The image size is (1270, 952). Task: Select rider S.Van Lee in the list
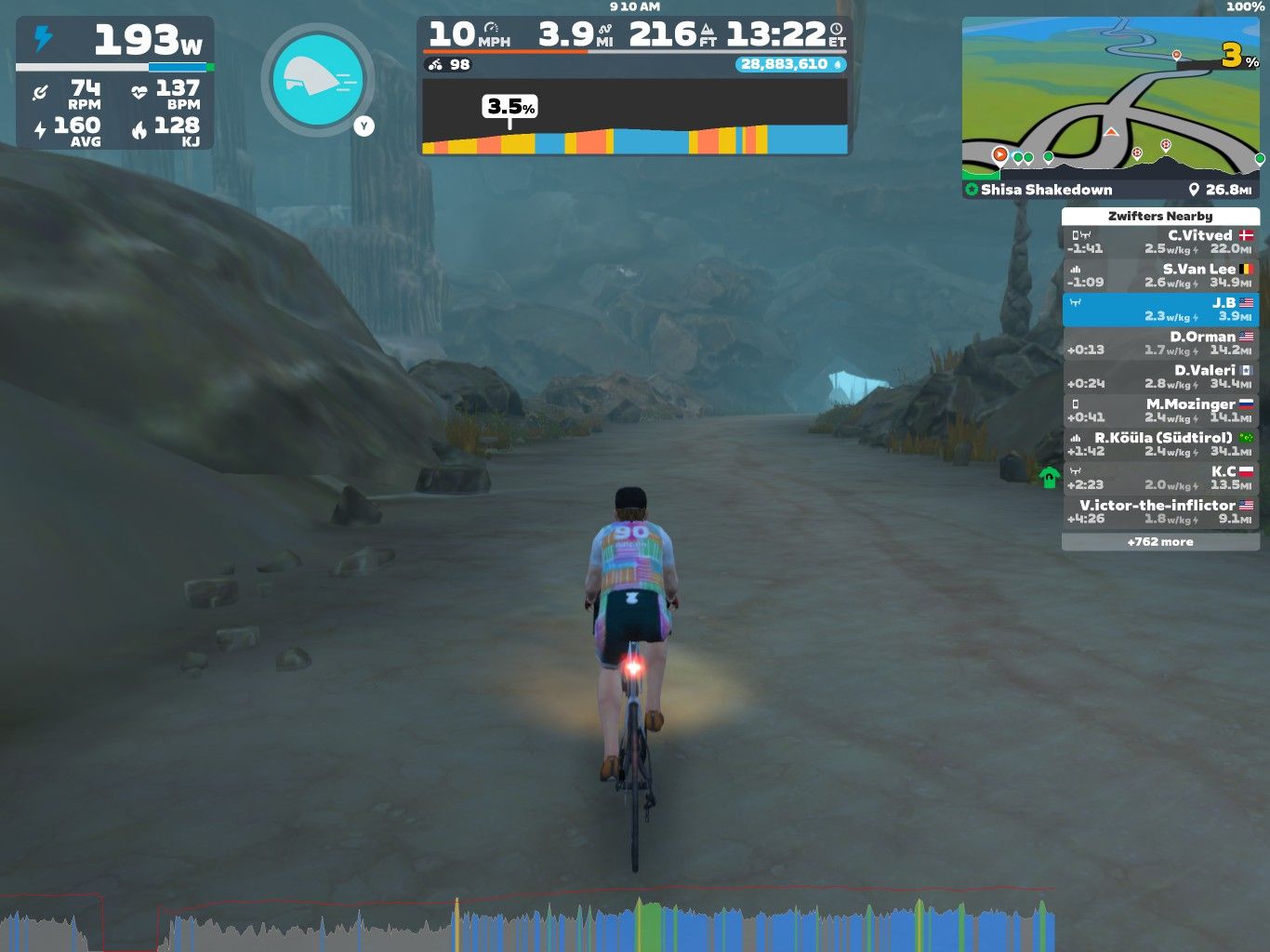click(x=1160, y=275)
